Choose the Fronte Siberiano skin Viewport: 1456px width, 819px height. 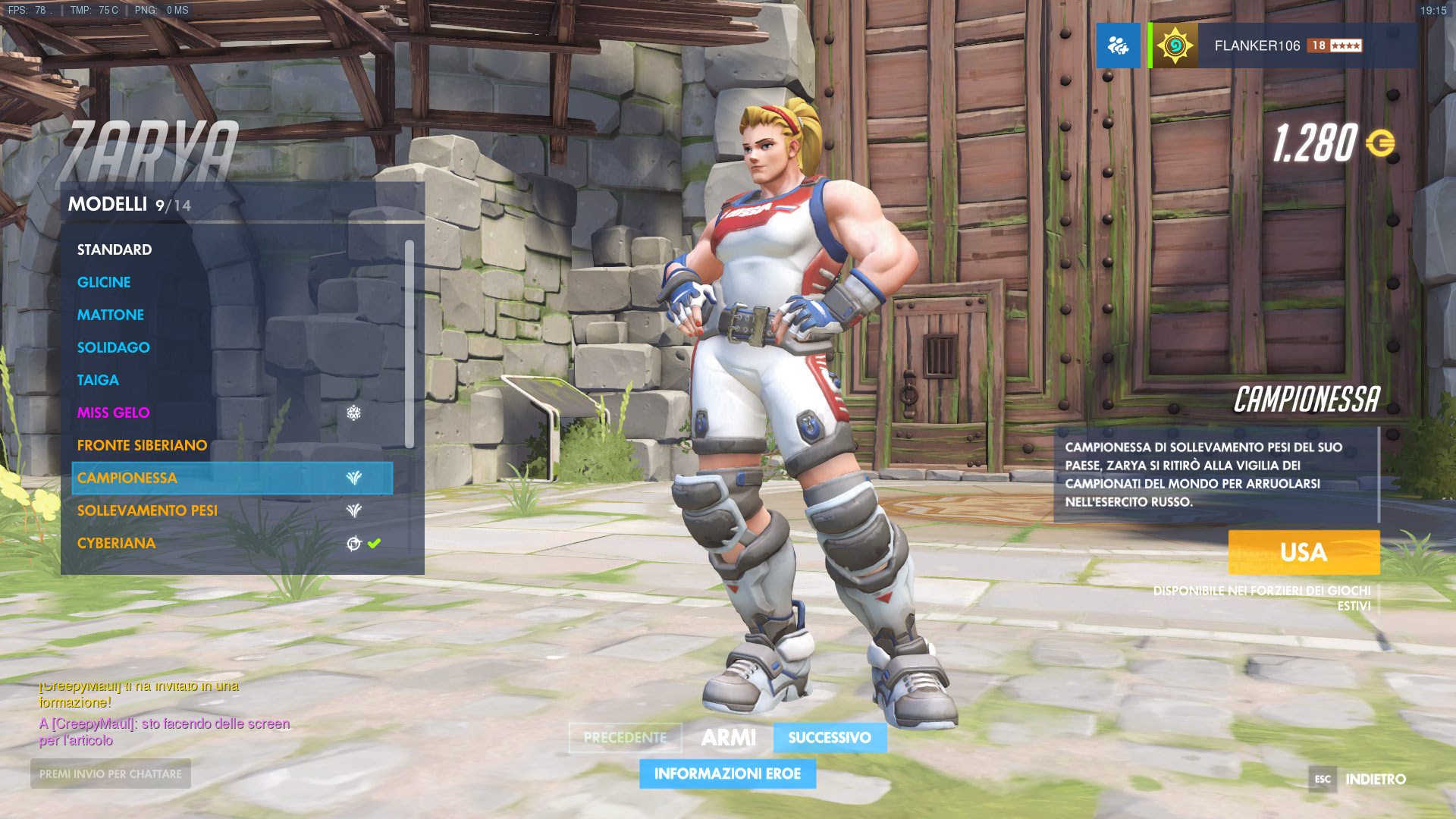[142, 445]
